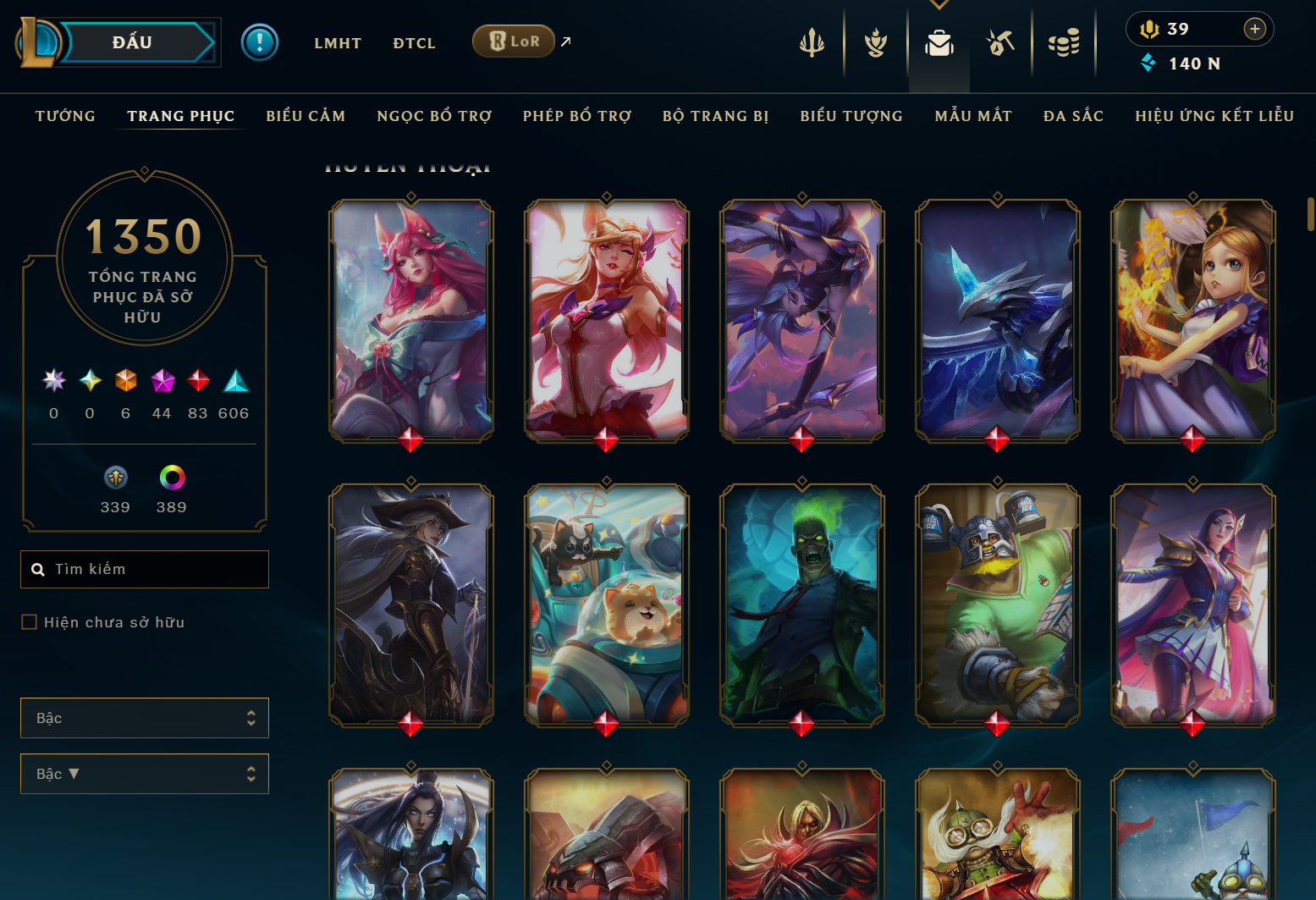Open the Store coins icon
Image resolution: width=1316 pixels, height=900 pixels.
tap(1065, 41)
